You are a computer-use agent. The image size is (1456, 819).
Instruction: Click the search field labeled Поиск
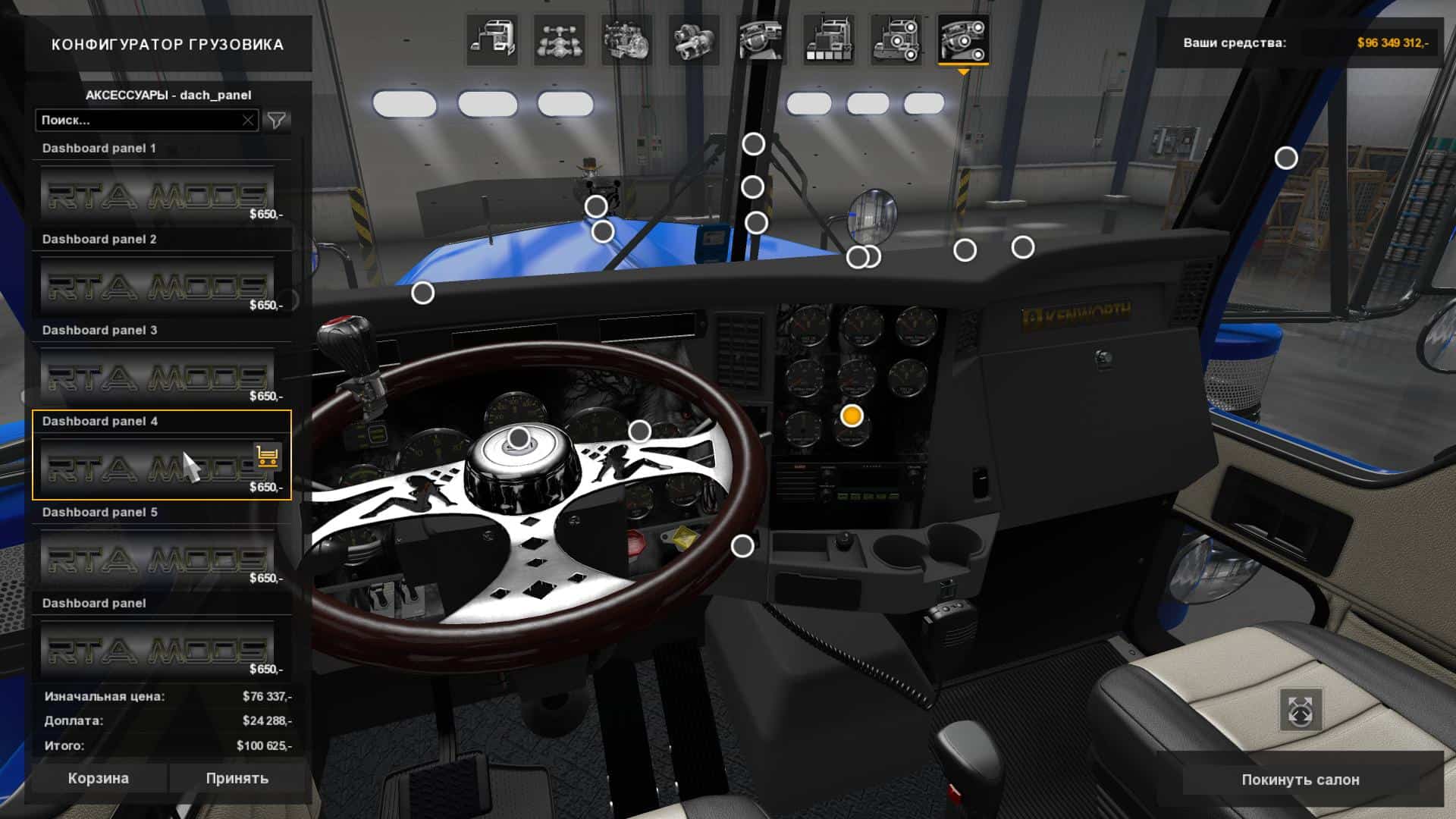[x=136, y=120]
